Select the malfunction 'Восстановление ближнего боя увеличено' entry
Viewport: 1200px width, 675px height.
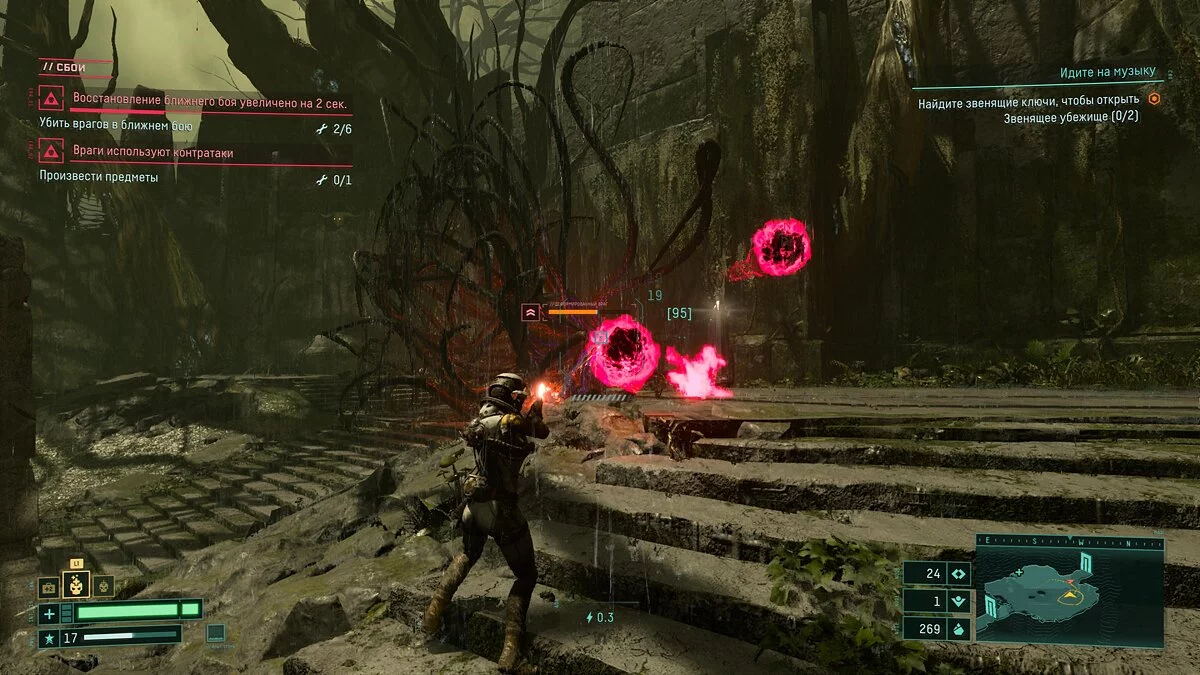click(x=209, y=100)
